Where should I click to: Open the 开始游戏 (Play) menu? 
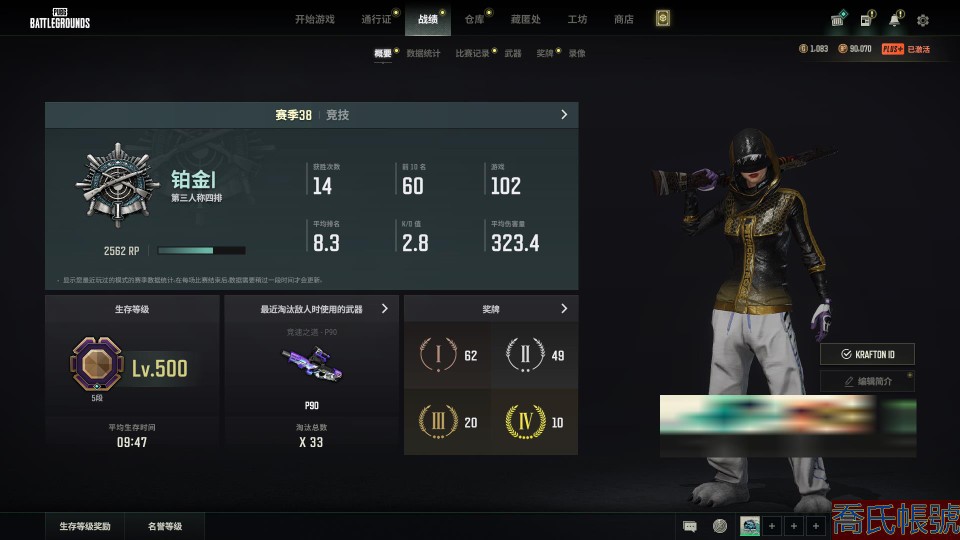pyautogui.click(x=314, y=19)
